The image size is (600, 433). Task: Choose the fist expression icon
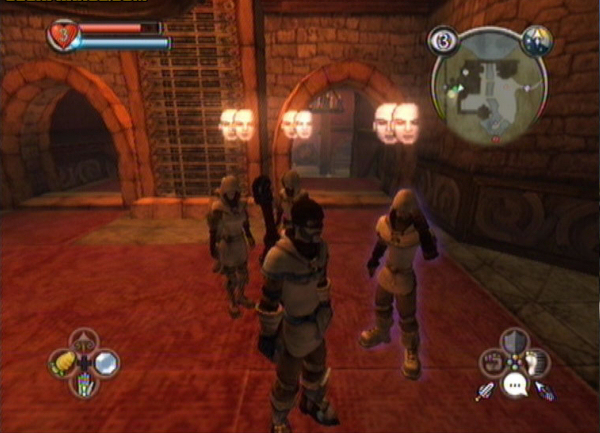click(x=492, y=362)
